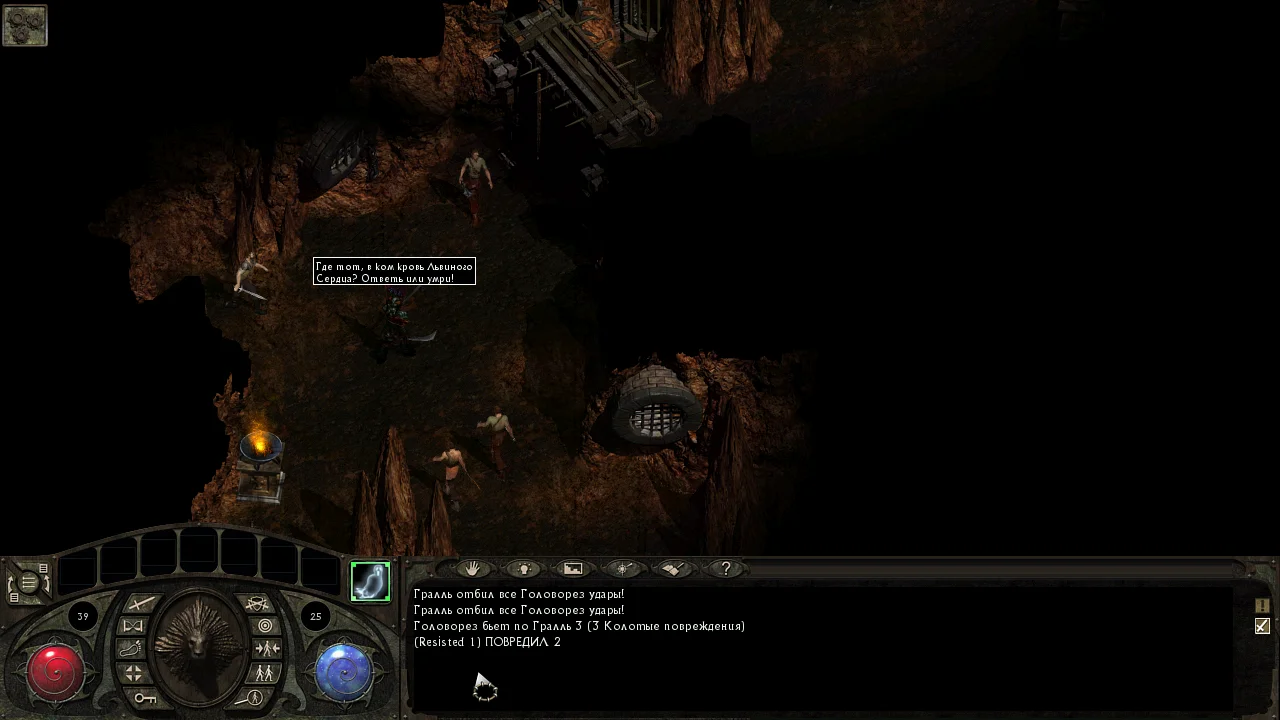
Task: Open the book and quill journal button
Action: point(674,569)
